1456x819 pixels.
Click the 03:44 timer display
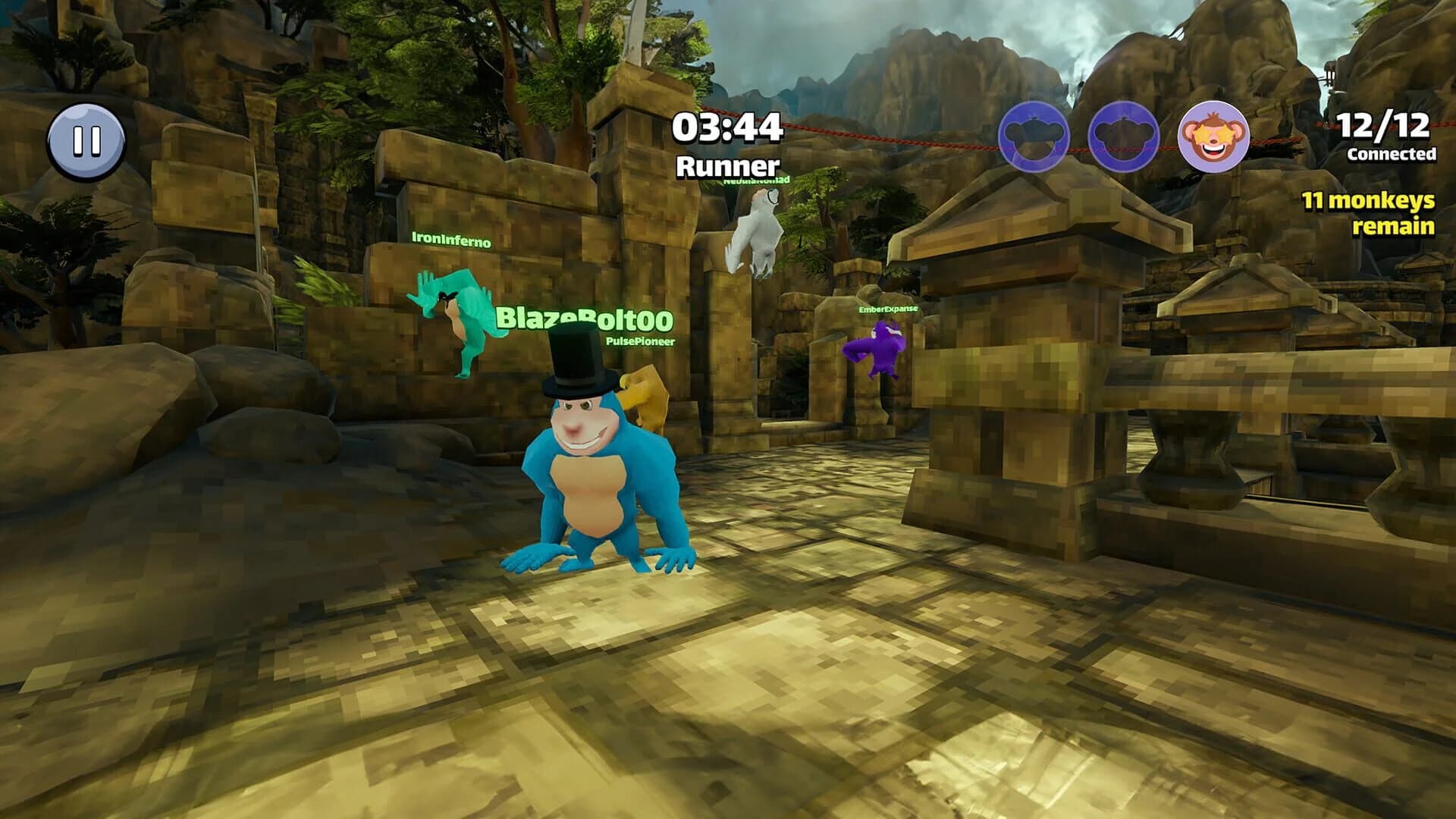727,127
